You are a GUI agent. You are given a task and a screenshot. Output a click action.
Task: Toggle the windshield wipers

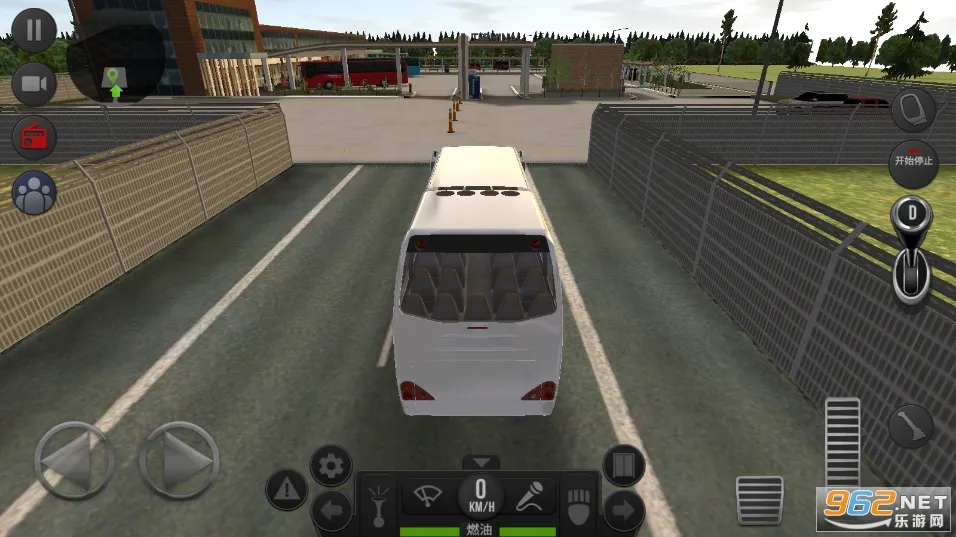(x=429, y=494)
